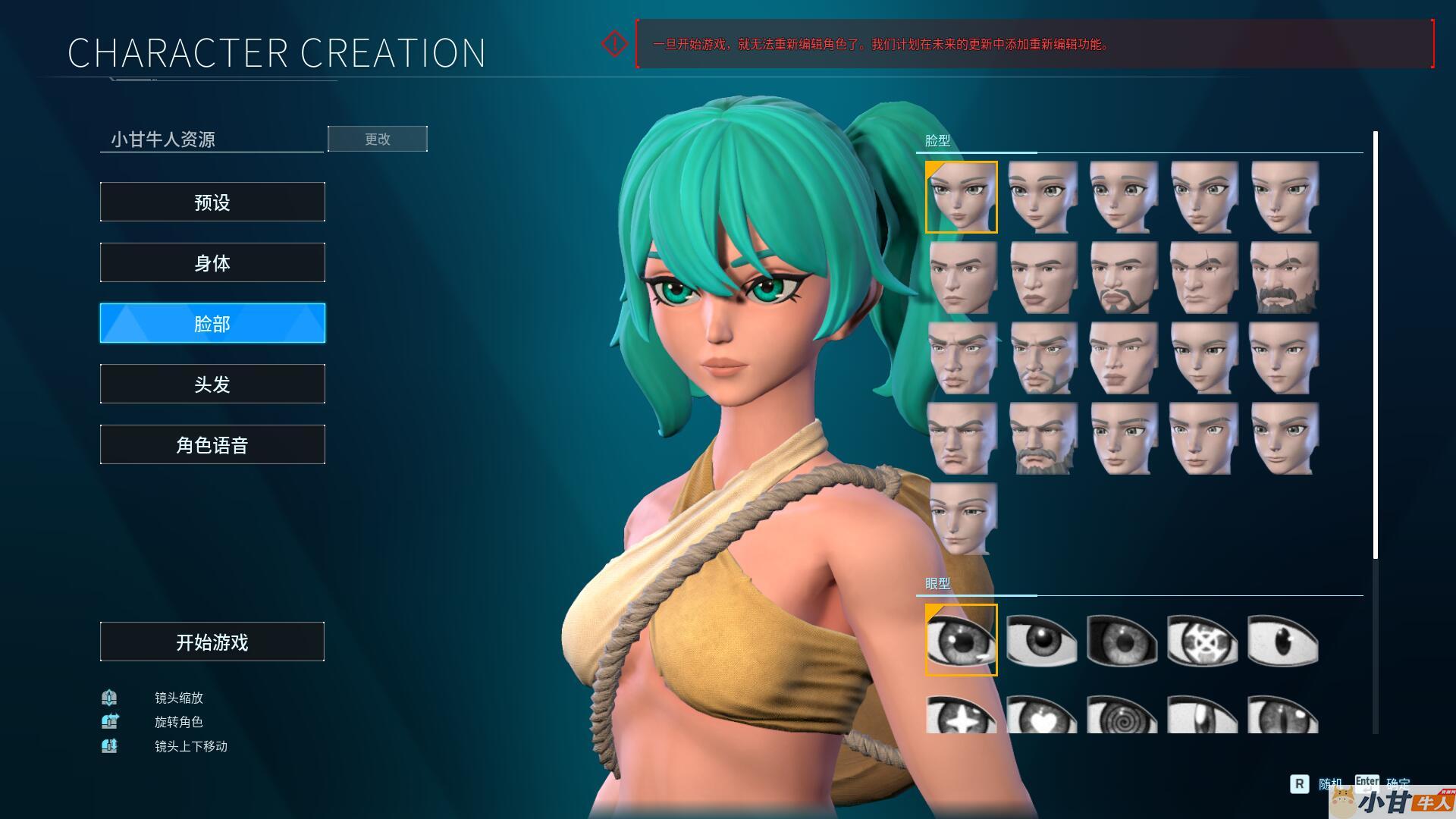The height and width of the screenshot is (819, 1456).
Task: Select the highlighted first face type thumbnail
Action: pyautogui.click(x=961, y=197)
